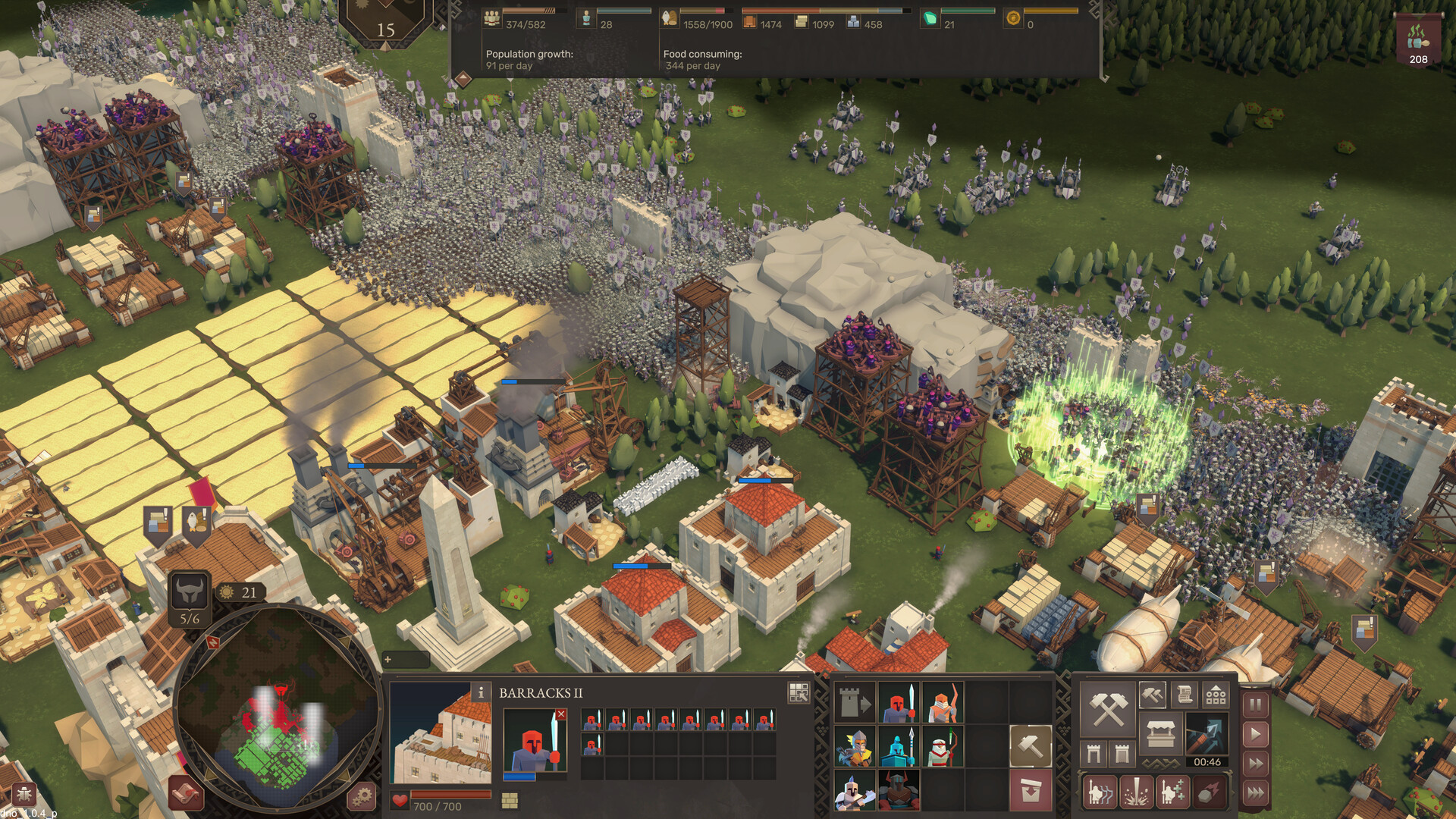
Task: Click the plus expander above the building panel
Action: click(x=387, y=658)
